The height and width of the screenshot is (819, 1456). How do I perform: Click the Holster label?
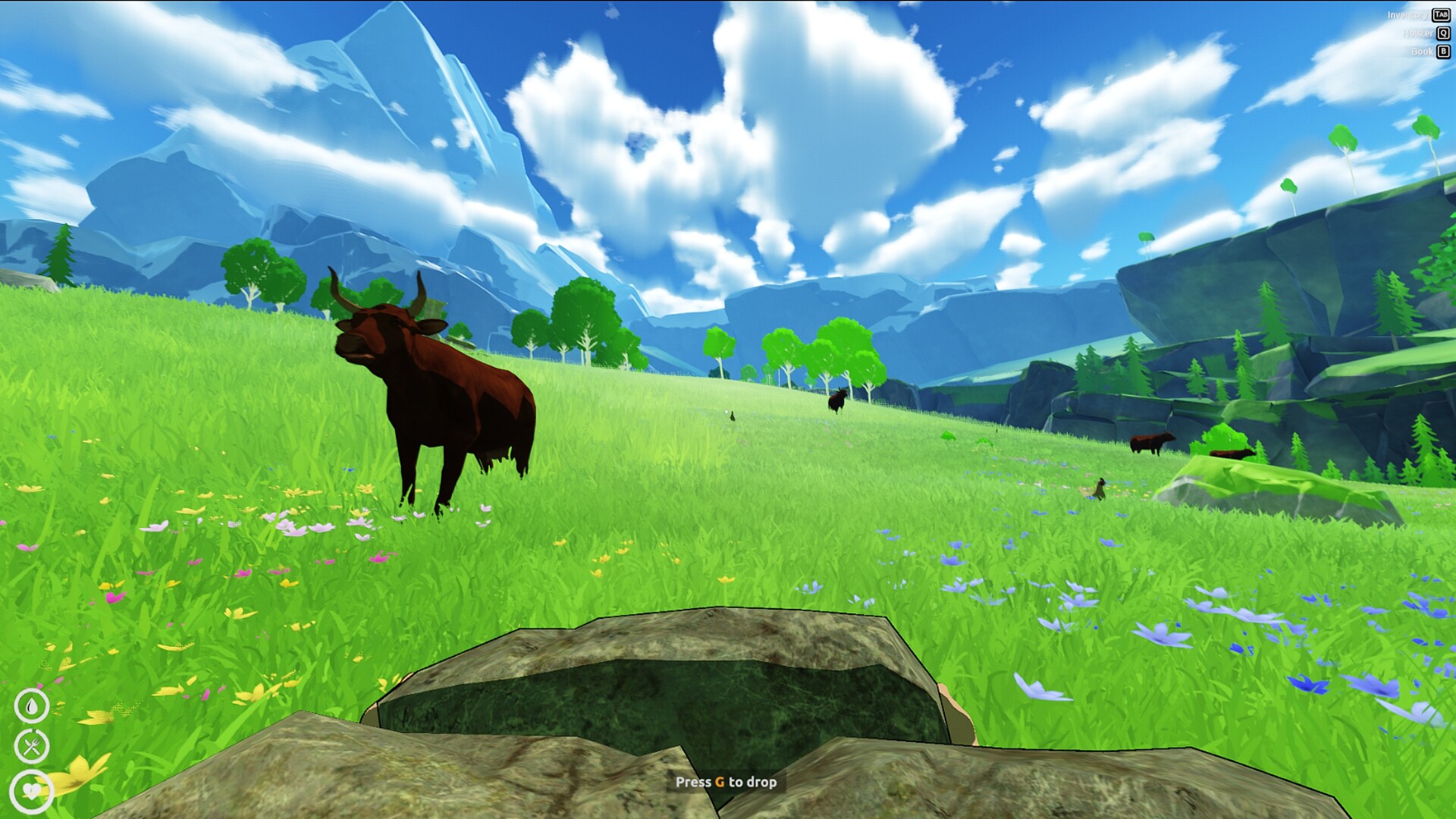pos(1417,33)
